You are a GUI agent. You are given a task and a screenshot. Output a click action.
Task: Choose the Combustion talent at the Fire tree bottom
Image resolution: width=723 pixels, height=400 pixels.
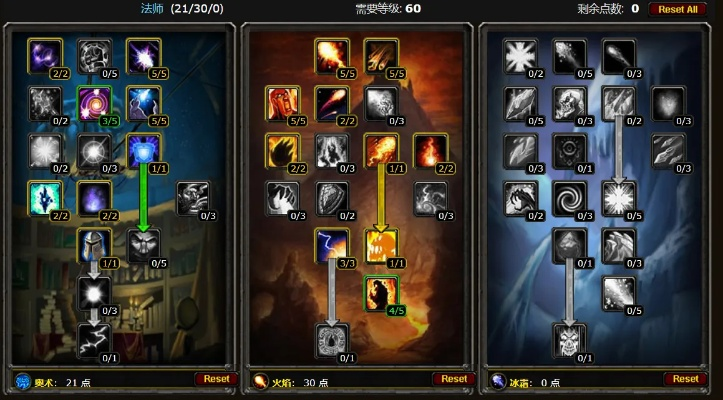coord(332,341)
